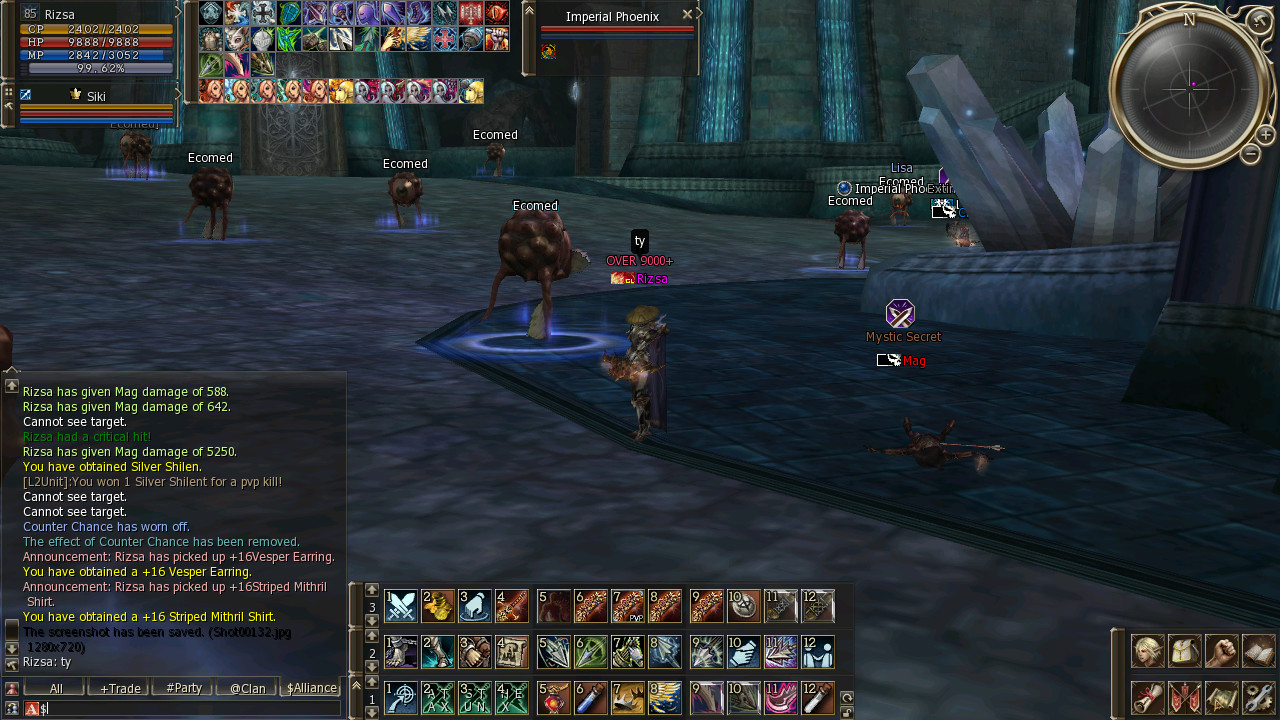The image size is (1280, 720).
Task: Open the clan banners icon
Action: point(1185,697)
